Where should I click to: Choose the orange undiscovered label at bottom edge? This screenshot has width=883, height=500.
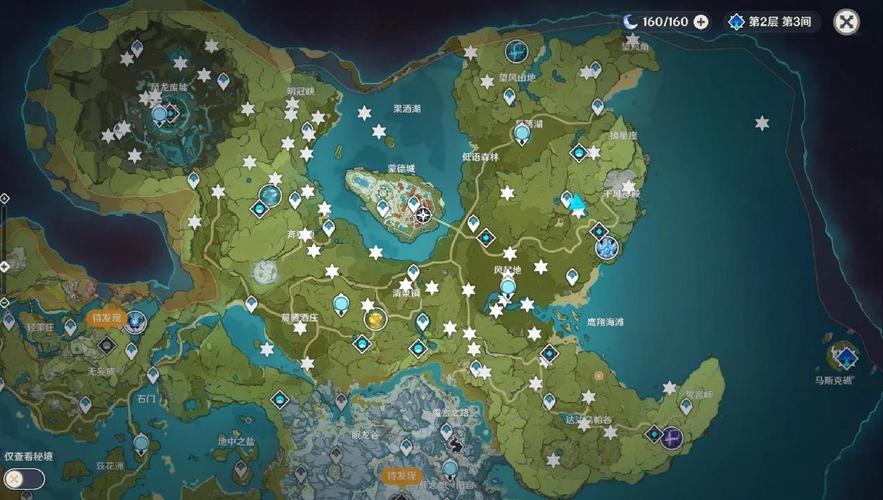(399, 476)
